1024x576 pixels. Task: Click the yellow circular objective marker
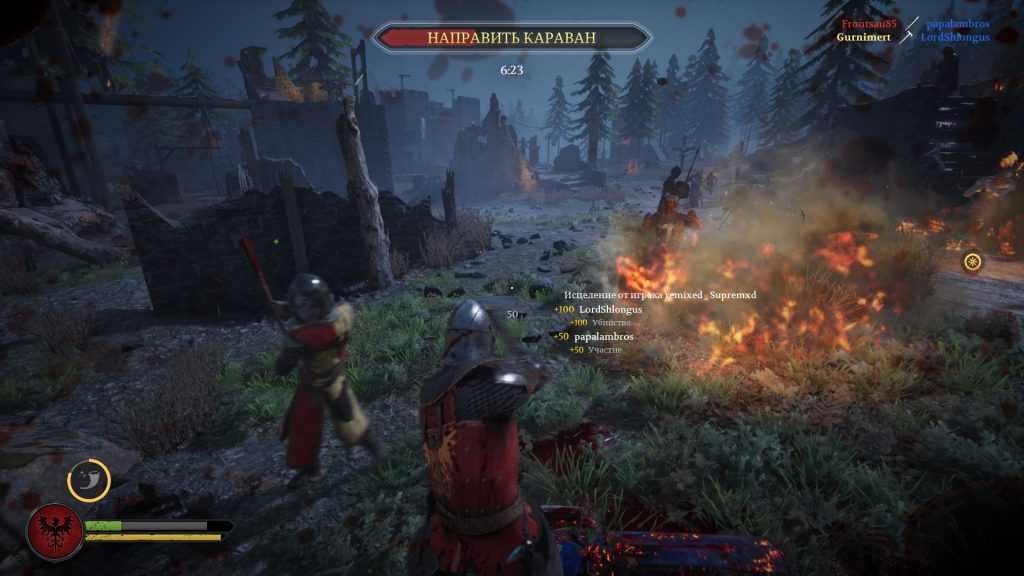point(972,262)
